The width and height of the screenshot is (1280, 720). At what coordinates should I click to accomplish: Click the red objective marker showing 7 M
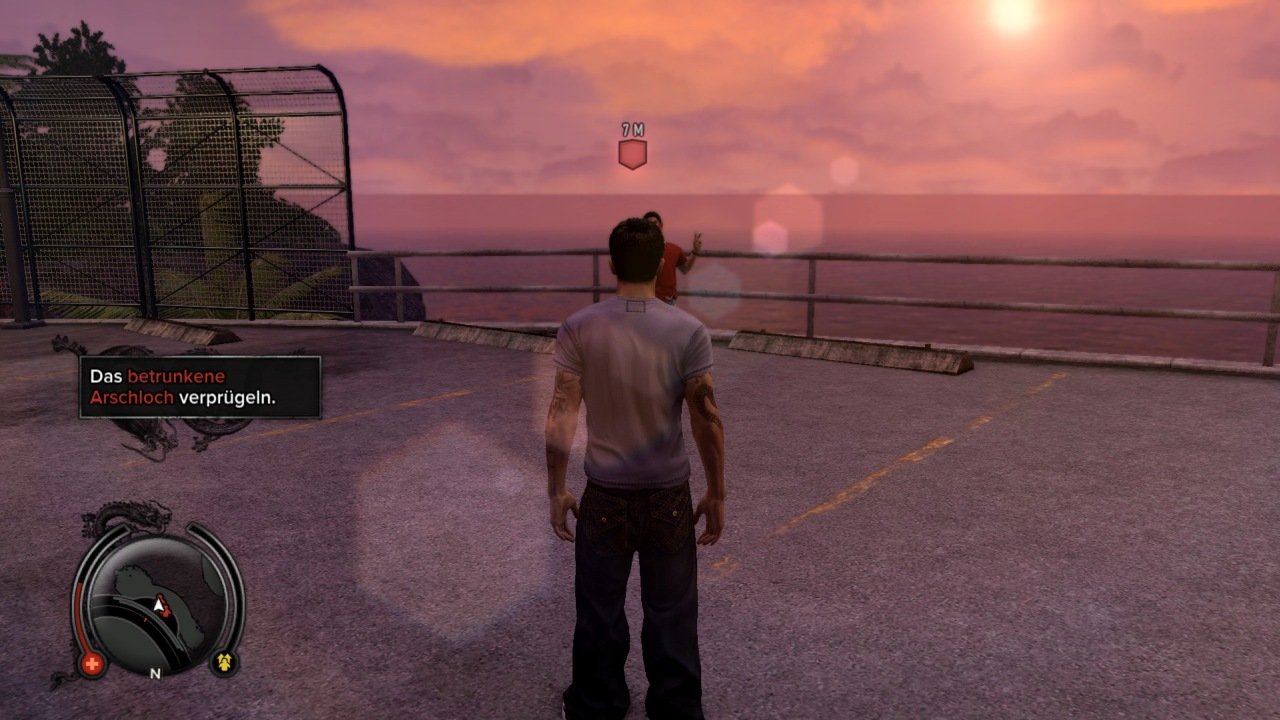[632, 154]
